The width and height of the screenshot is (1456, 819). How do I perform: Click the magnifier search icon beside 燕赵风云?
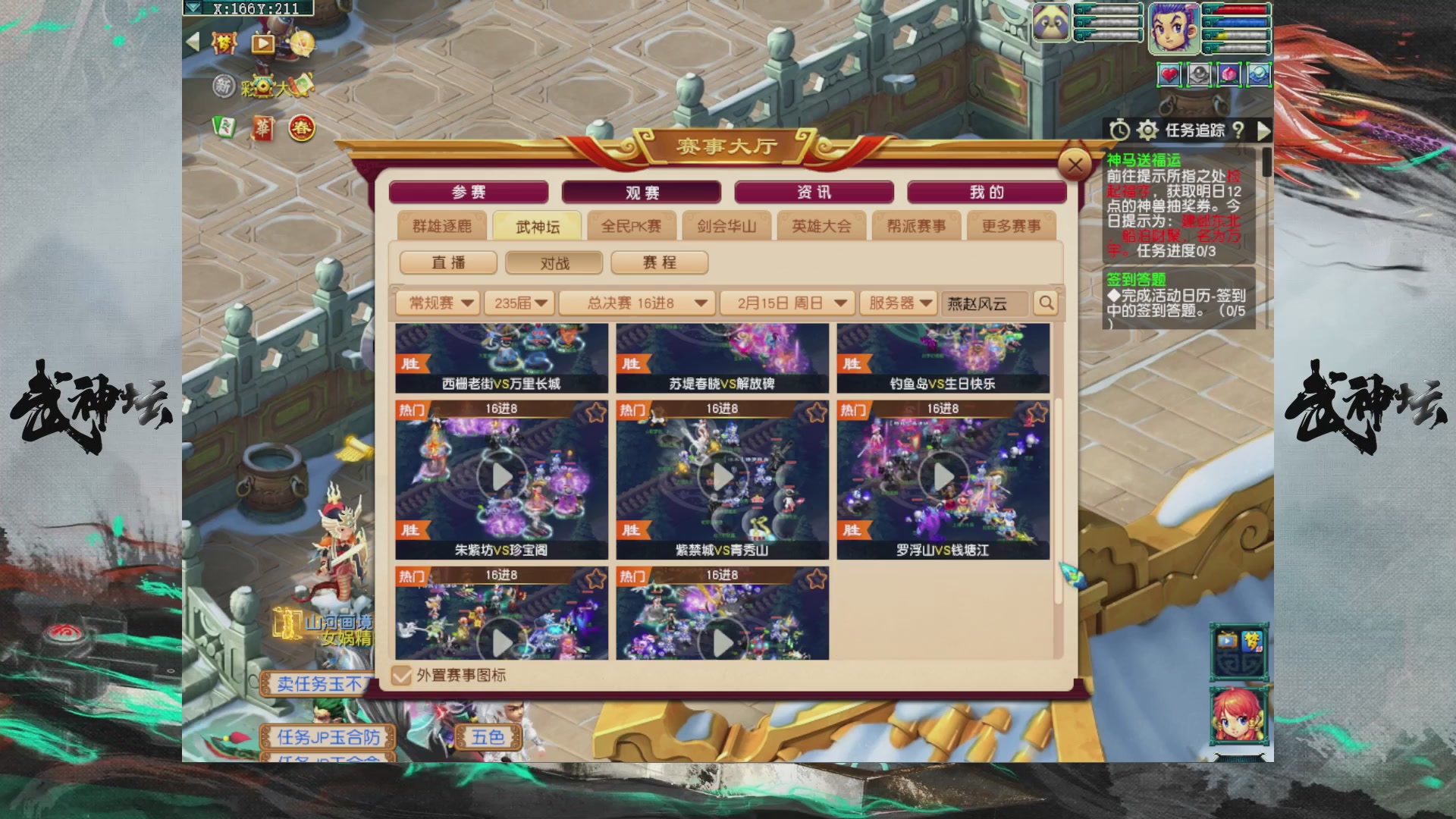pos(1046,303)
